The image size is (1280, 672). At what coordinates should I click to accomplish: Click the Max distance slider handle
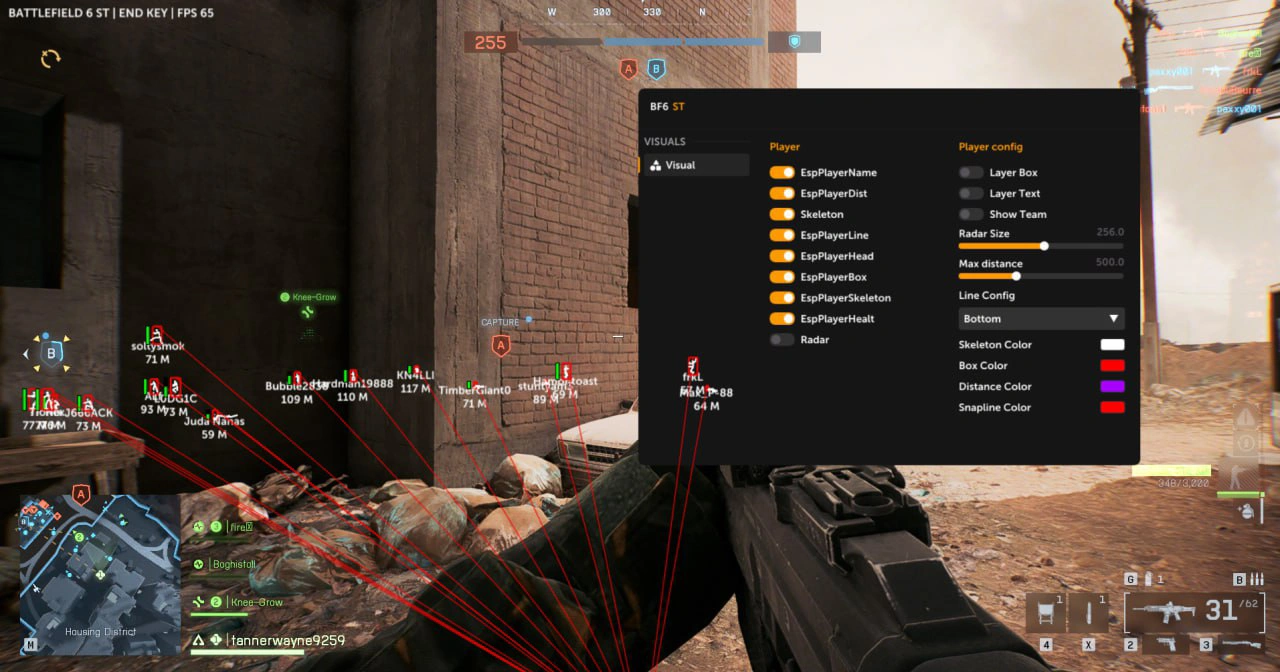pos(1016,276)
